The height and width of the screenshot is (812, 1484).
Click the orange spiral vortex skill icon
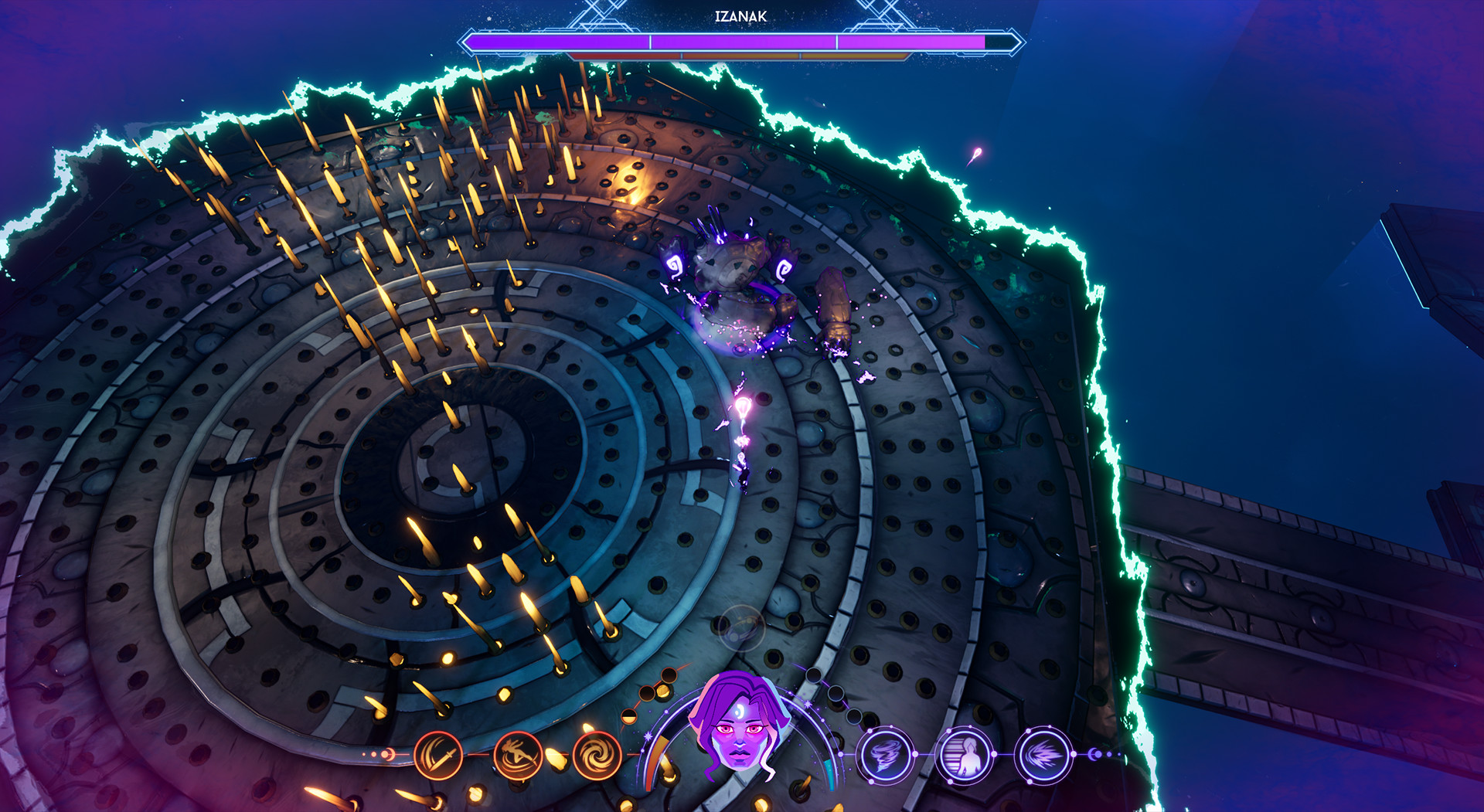pyautogui.click(x=596, y=756)
